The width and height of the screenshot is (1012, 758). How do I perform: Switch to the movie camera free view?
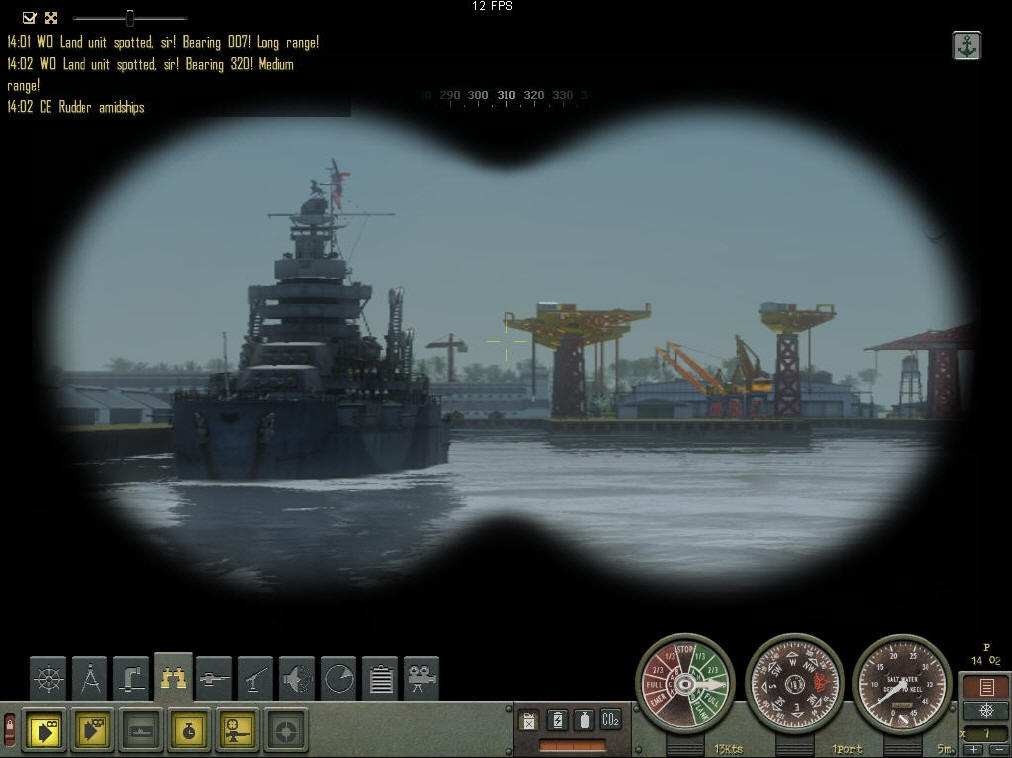(422, 679)
